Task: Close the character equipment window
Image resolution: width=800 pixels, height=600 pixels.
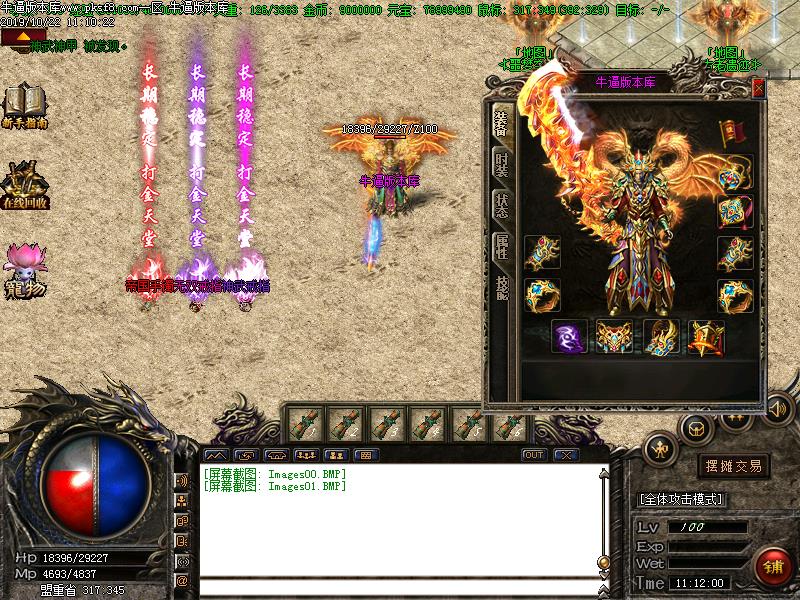Action: pos(758,88)
